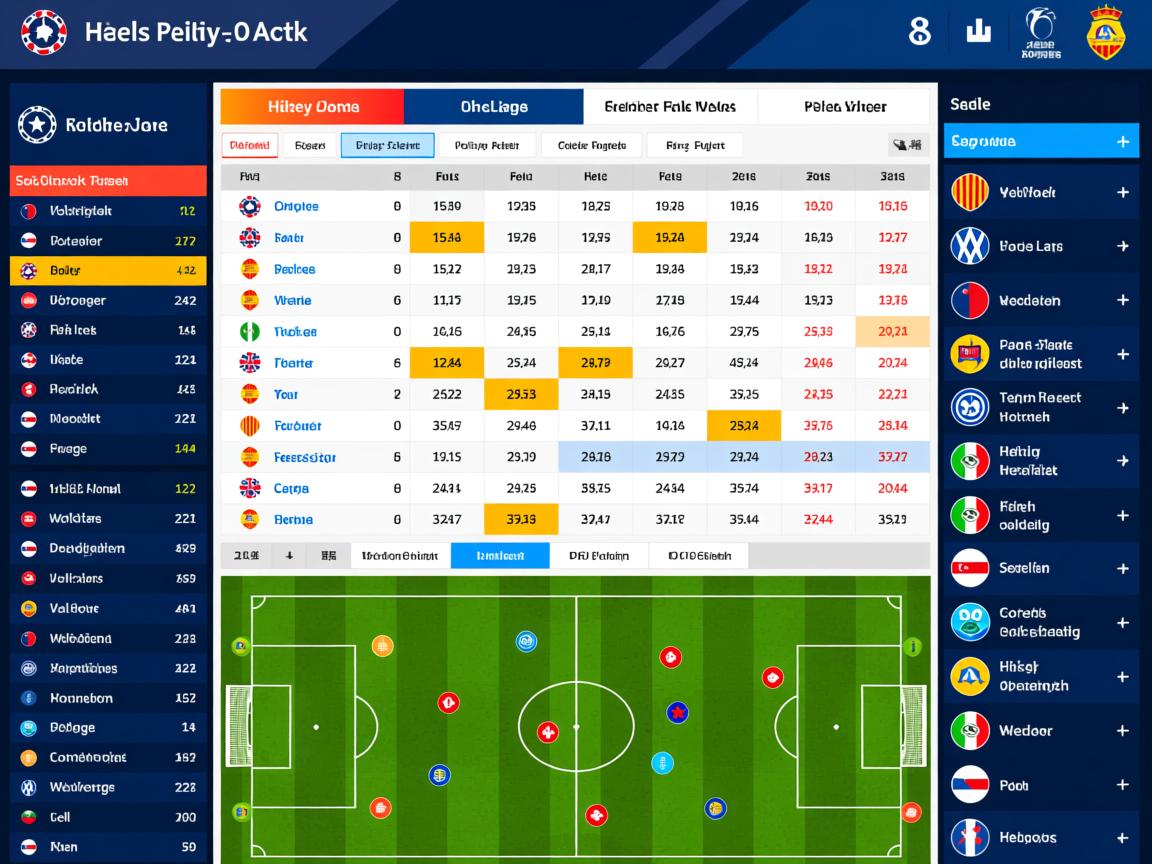This screenshot has height=864, width=1152.
Task: Switch to the orange Hikey Dome tab
Action: pyautogui.click(x=312, y=107)
